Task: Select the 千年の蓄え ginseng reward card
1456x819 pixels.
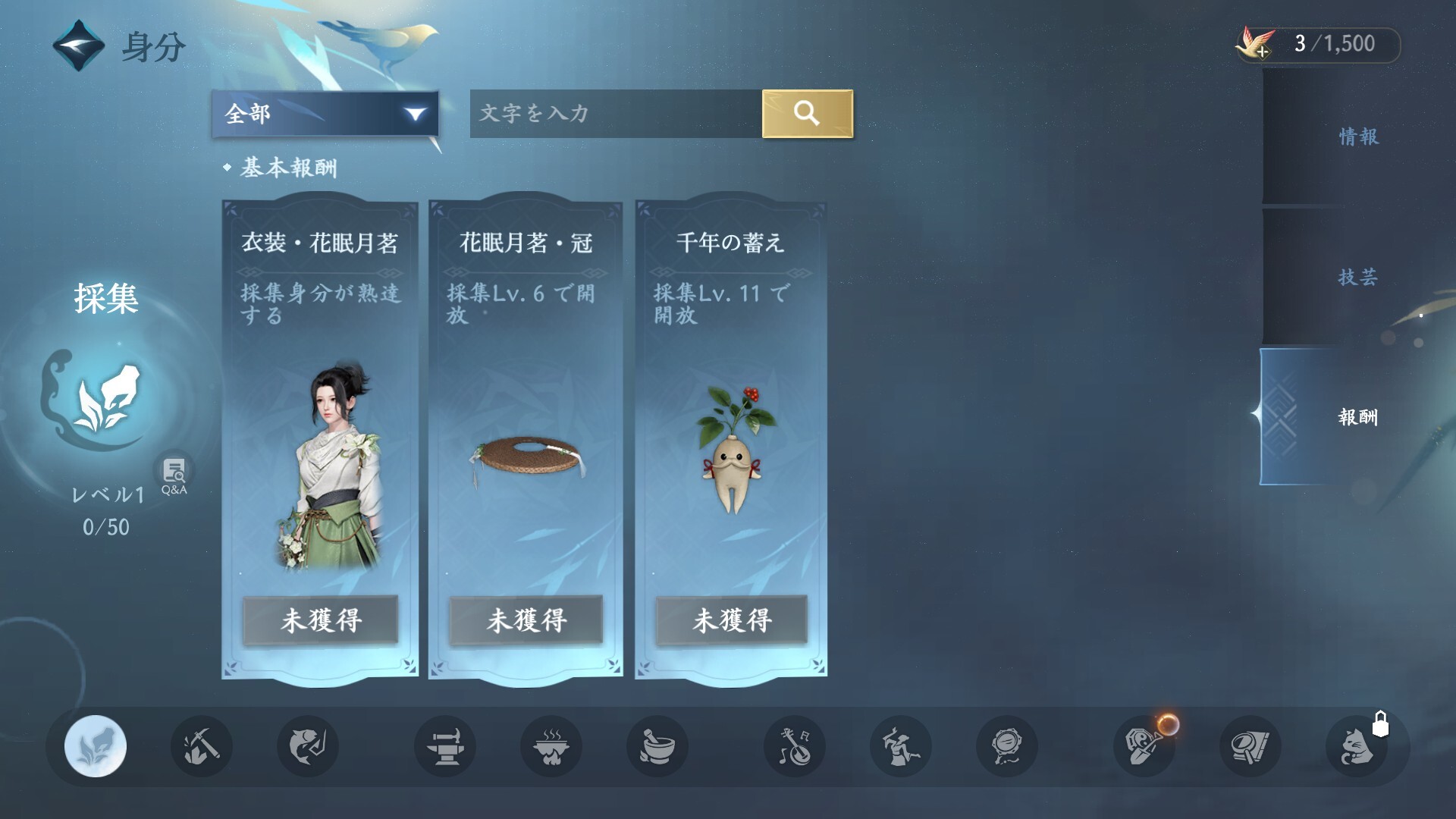Action: coord(731,440)
